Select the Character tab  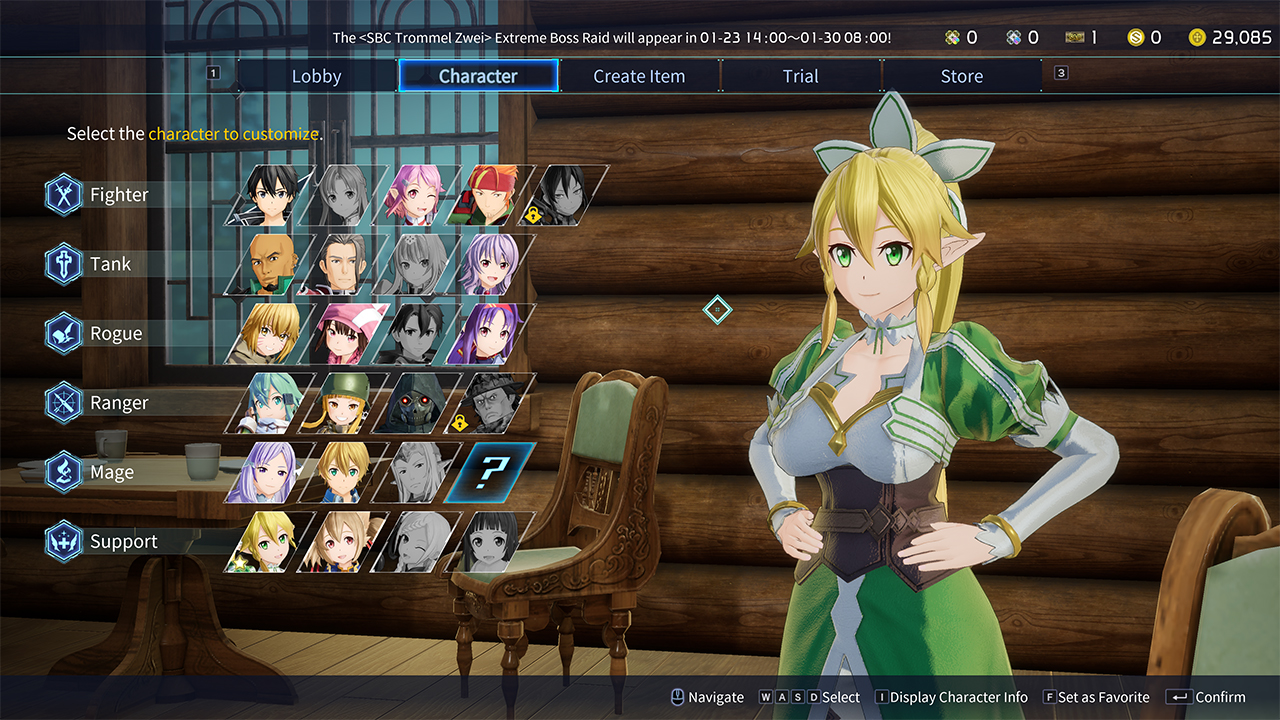click(x=478, y=76)
